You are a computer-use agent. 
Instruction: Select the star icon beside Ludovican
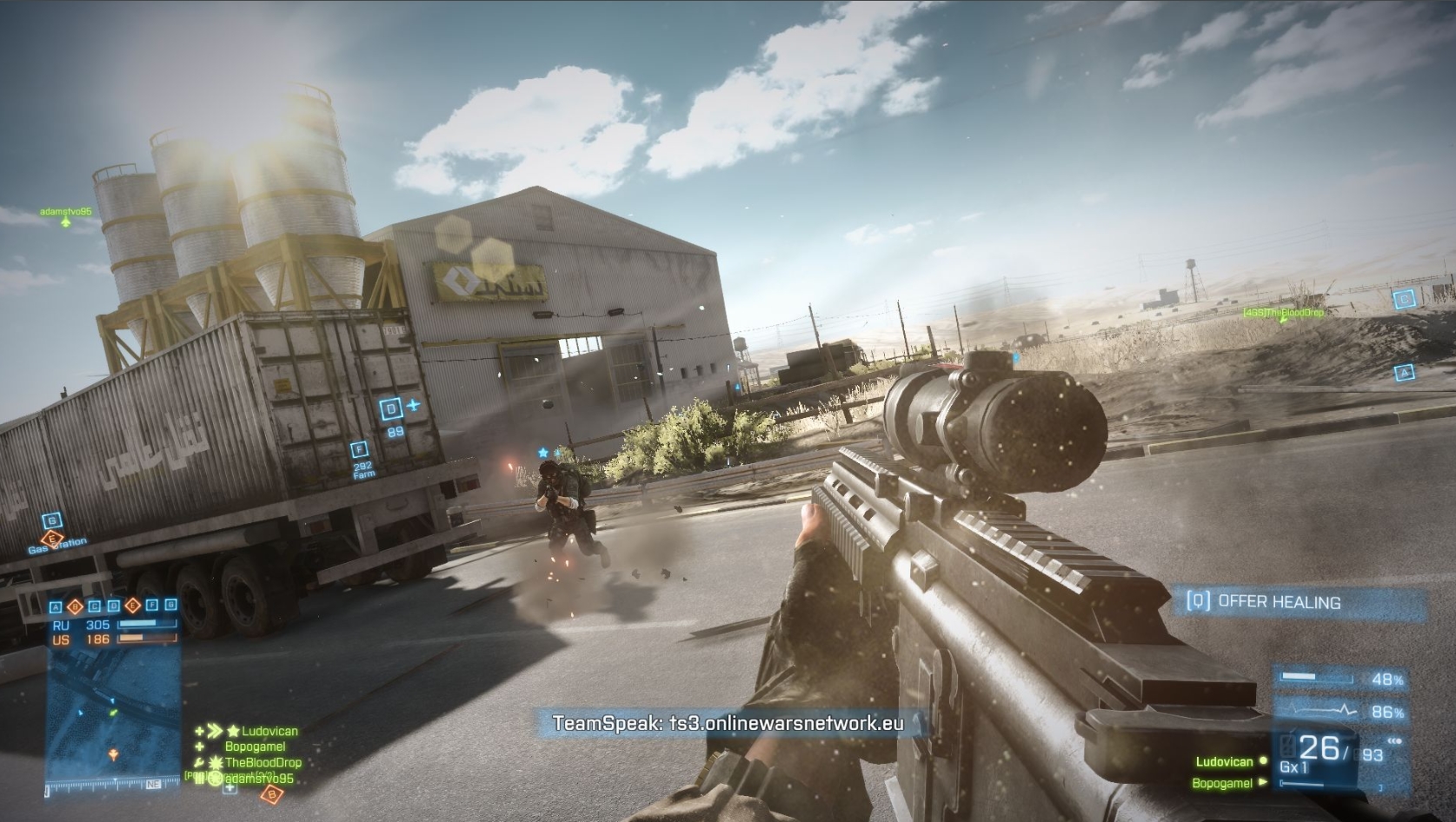(x=233, y=731)
